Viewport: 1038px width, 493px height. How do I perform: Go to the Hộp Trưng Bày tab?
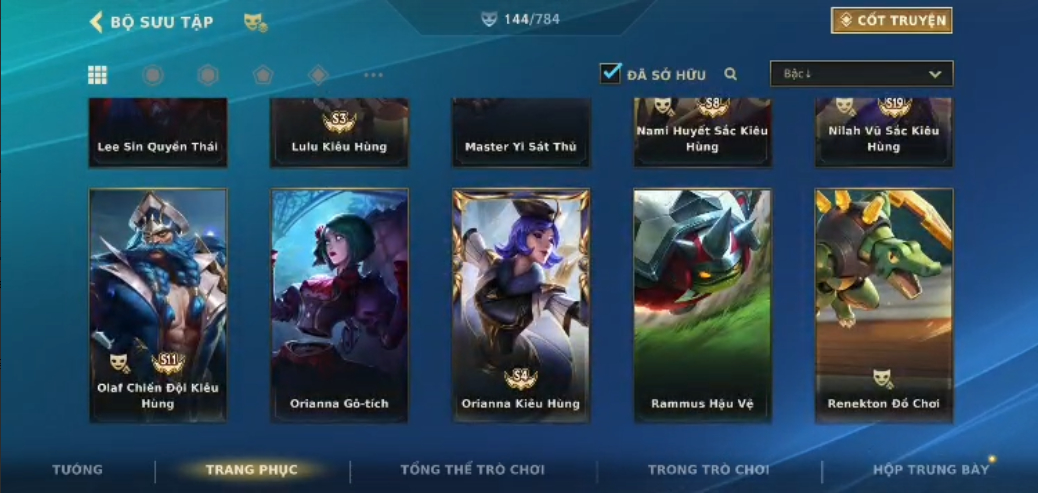[930, 470]
